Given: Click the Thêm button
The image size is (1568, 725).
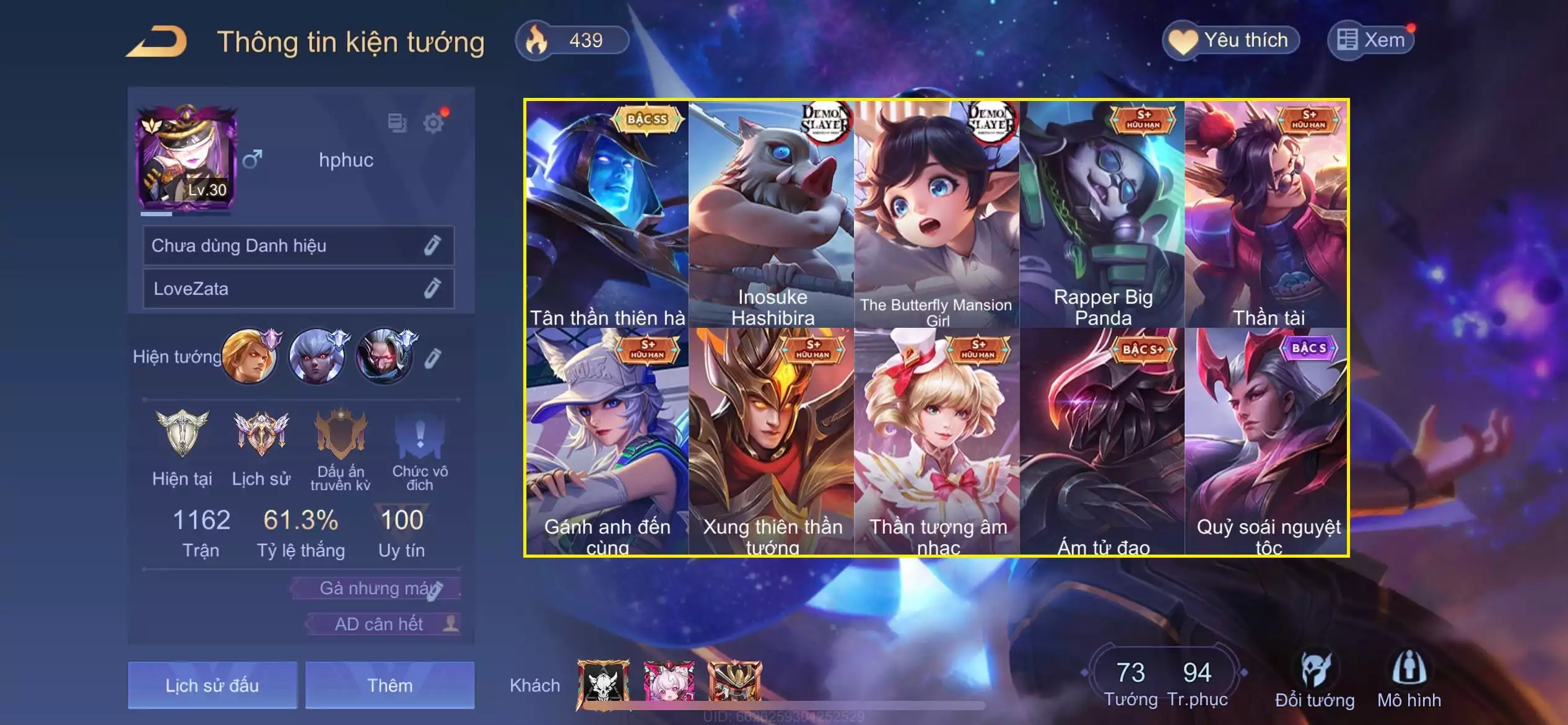Looking at the screenshot, I should click(x=390, y=685).
